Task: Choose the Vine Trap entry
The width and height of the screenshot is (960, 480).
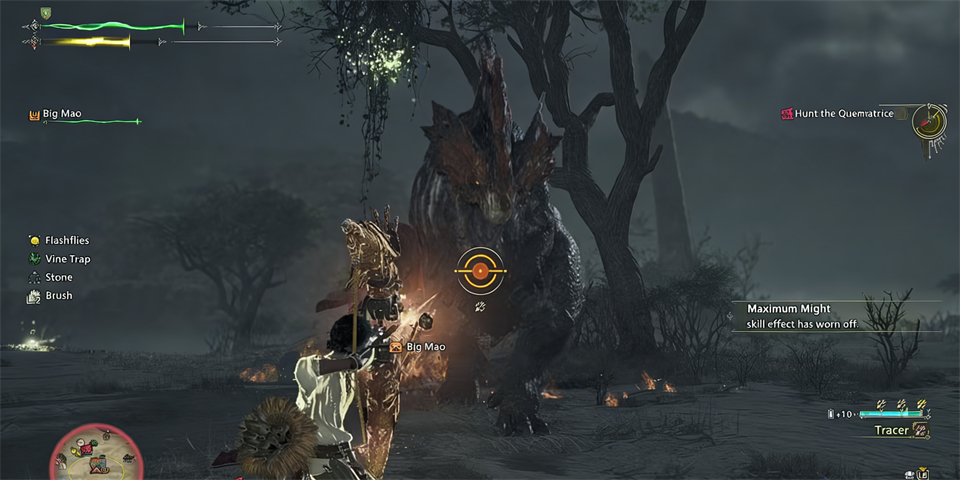Action: point(66,259)
